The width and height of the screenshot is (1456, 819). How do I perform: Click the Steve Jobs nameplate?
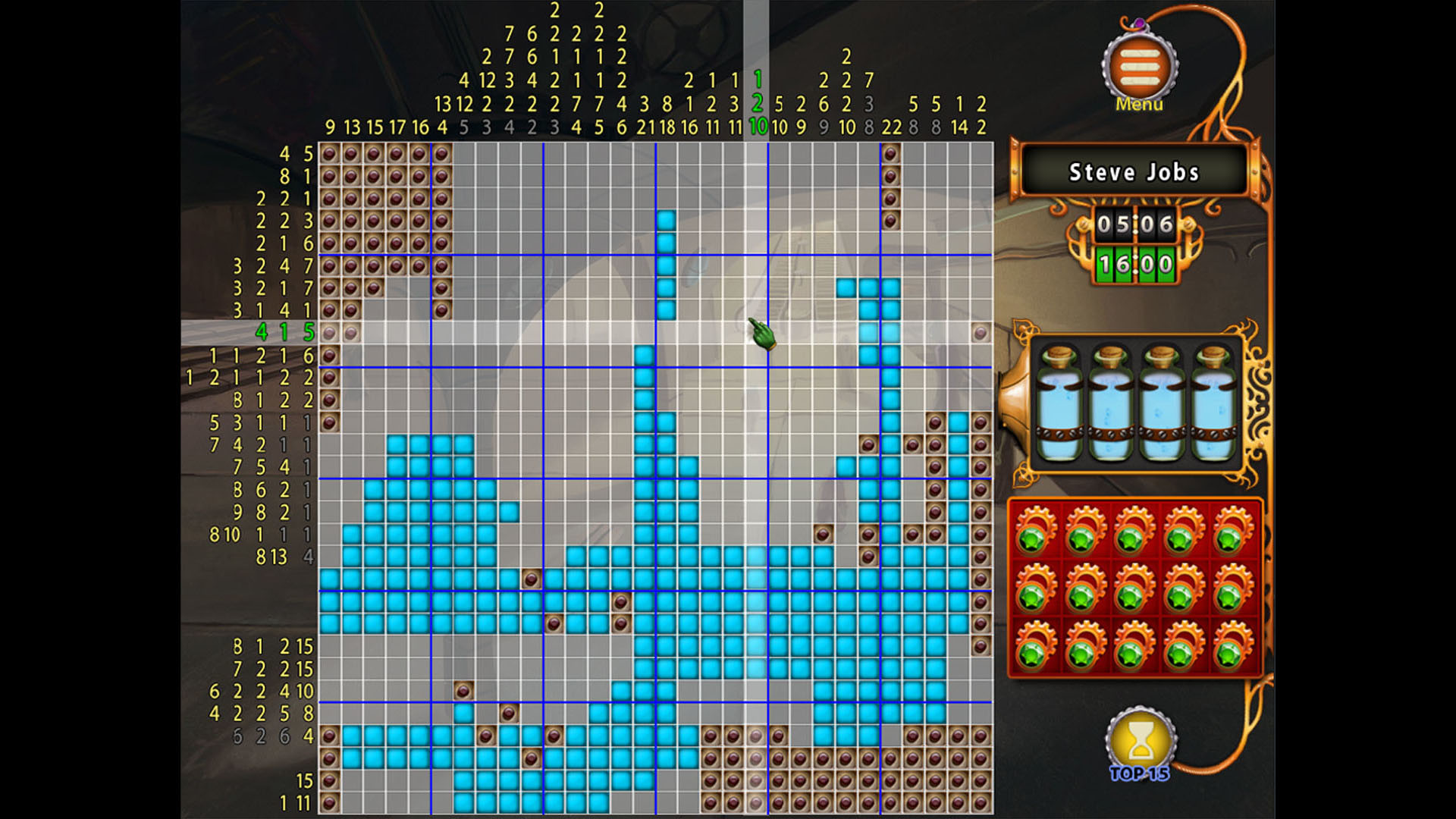(x=1133, y=173)
